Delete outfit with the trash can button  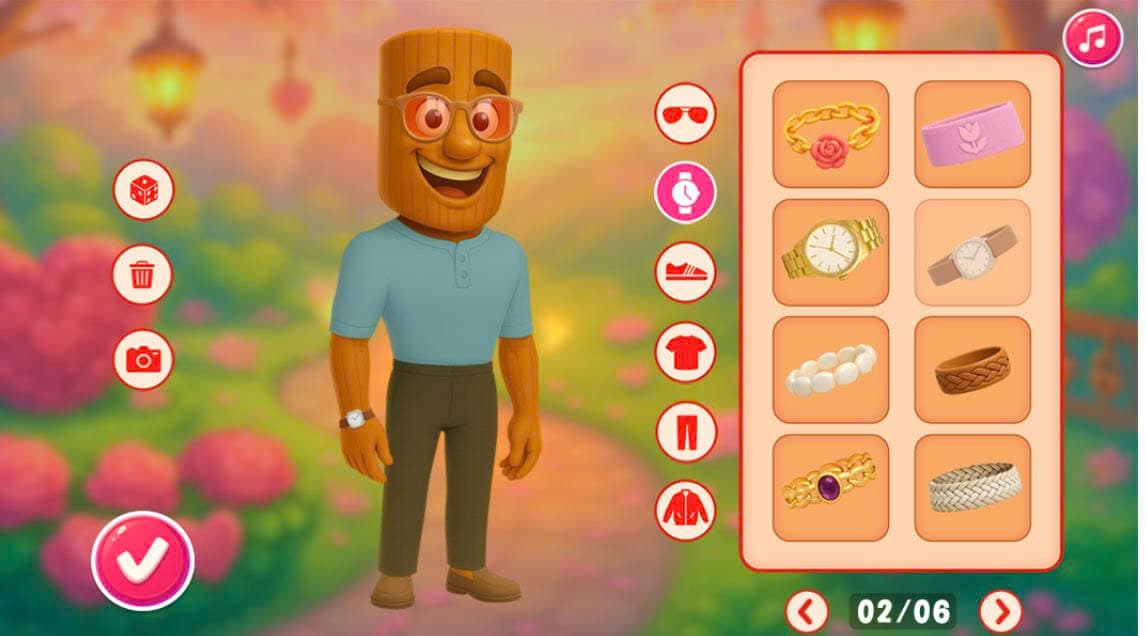click(x=143, y=274)
